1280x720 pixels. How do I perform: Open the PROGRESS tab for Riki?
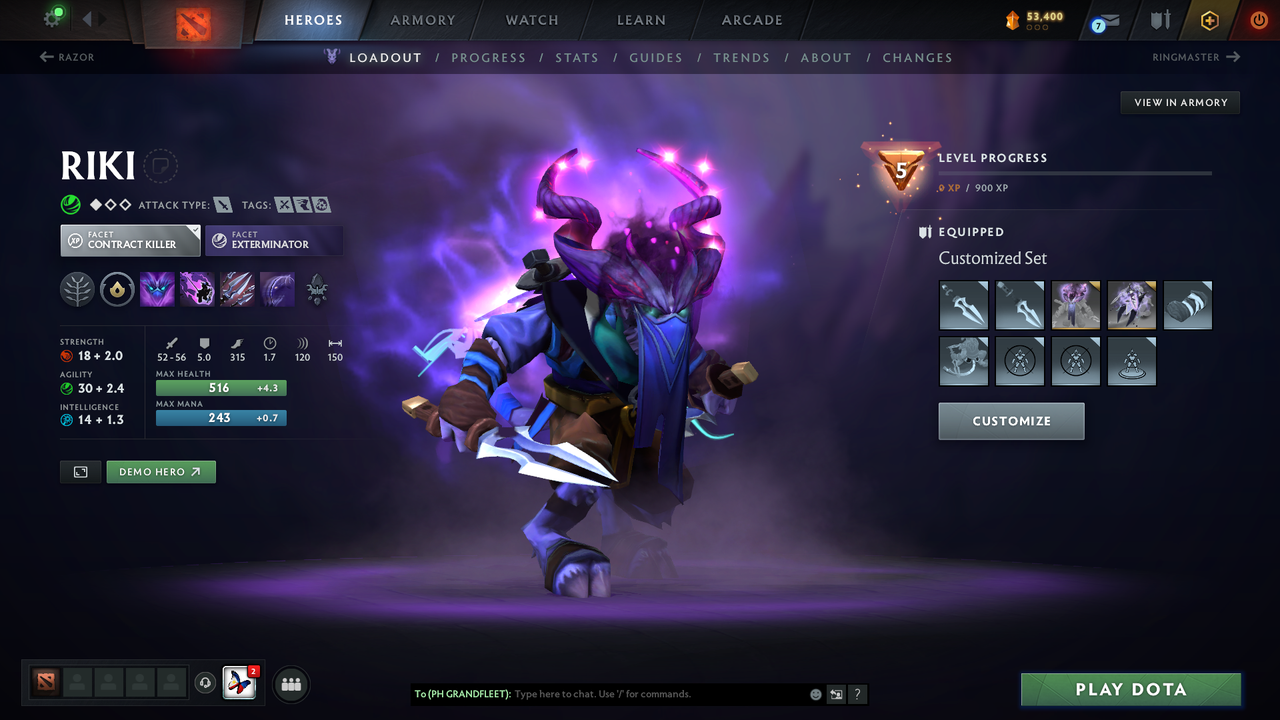pos(489,57)
